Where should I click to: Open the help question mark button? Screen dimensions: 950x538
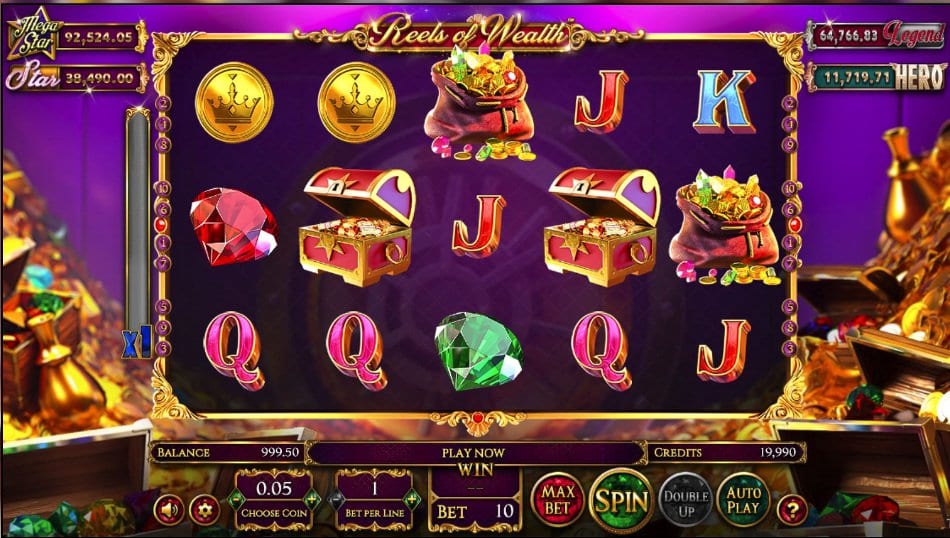tap(793, 509)
